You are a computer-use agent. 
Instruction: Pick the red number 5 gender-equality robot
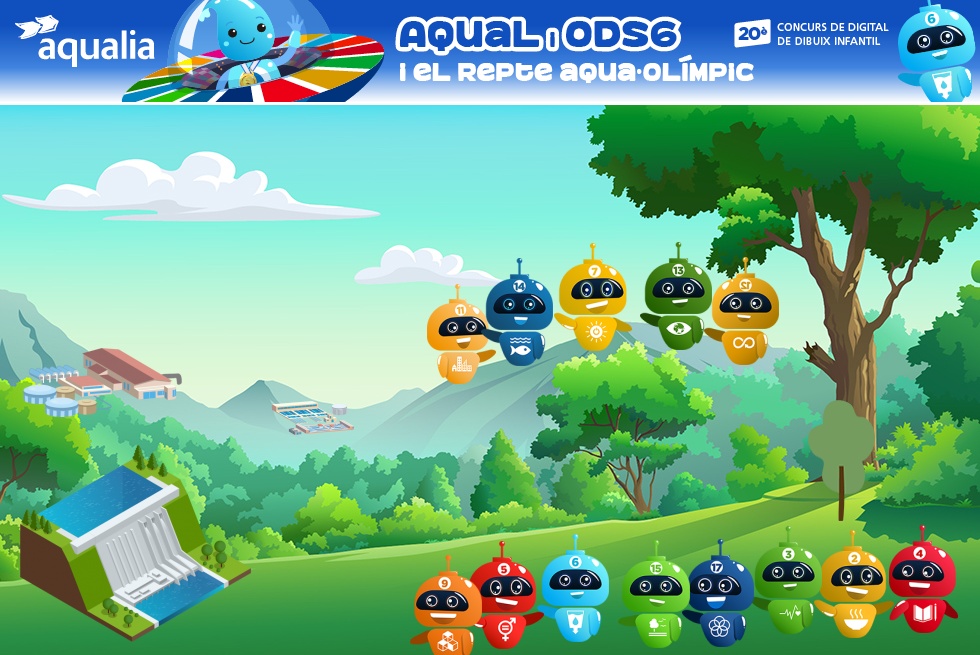504,600
